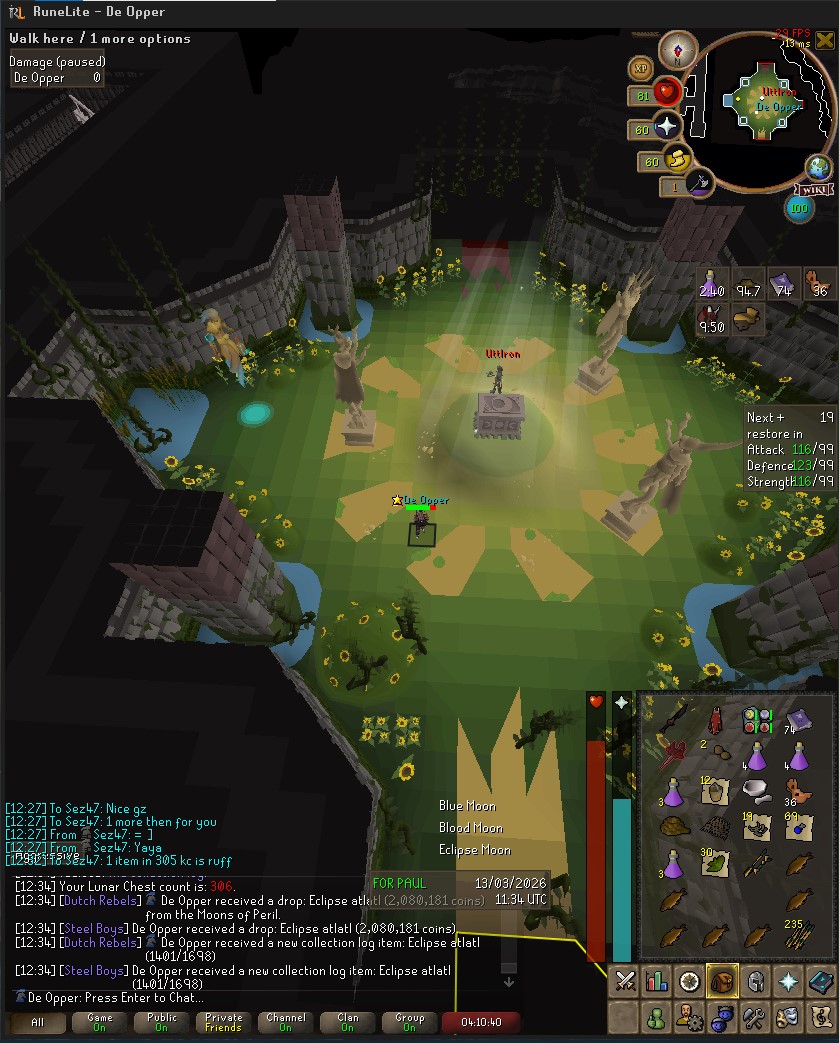Open the Settings wrench tab
This screenshot has height=1043, width=839.
coord(754,1018)
